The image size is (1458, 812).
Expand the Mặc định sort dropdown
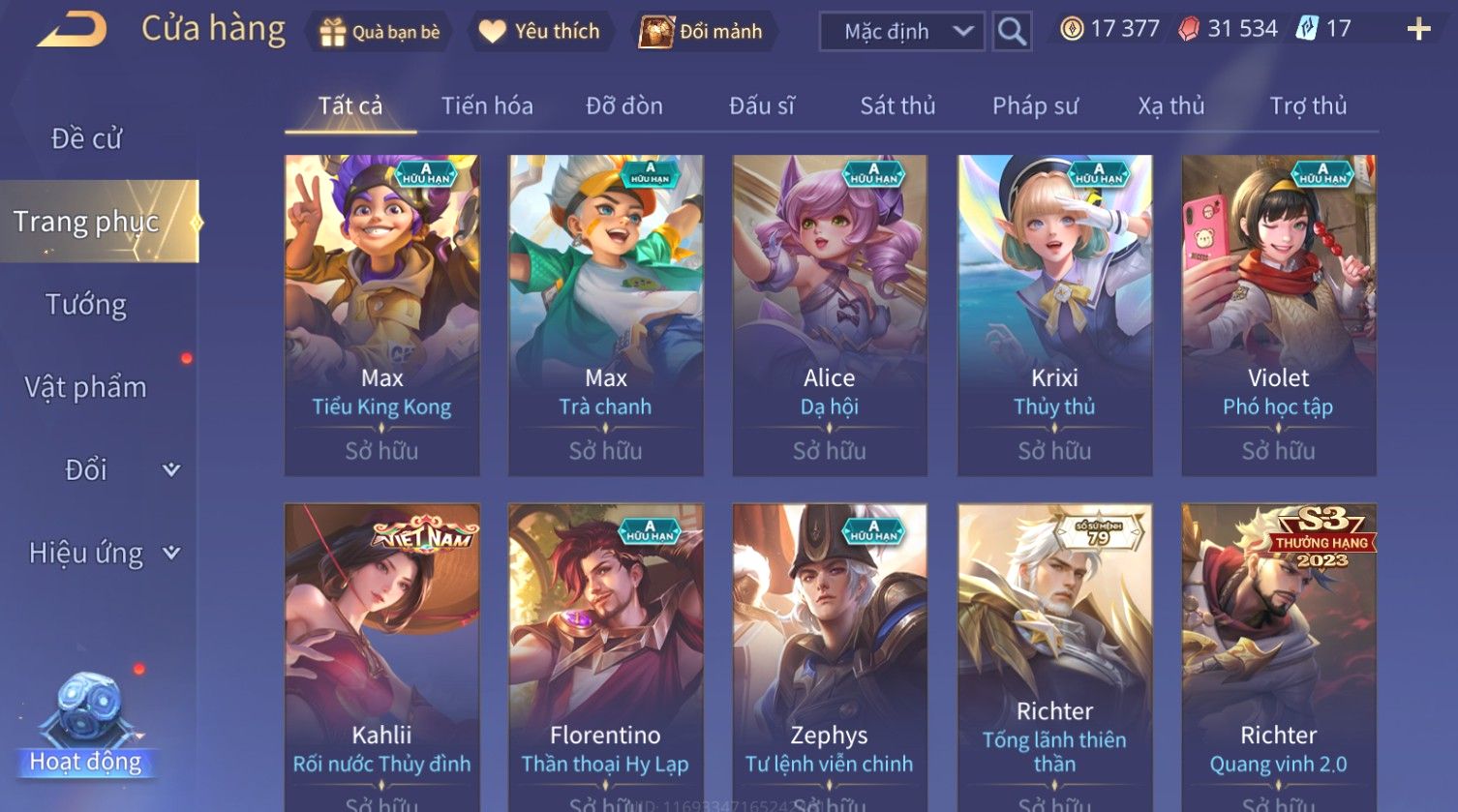(901, 32)
